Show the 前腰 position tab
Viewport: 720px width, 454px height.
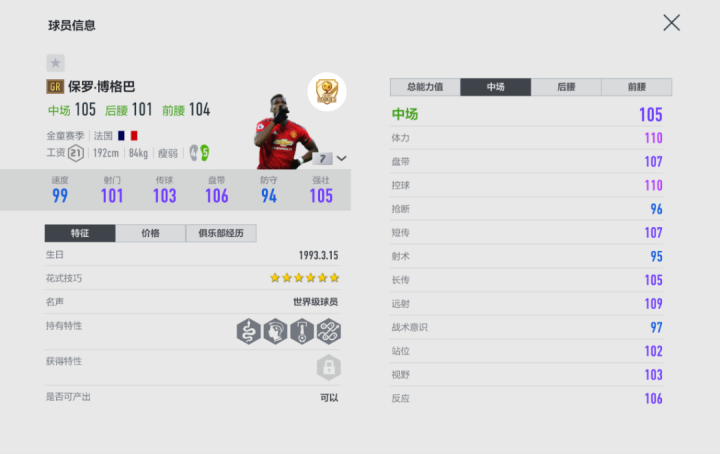[636, 87]
